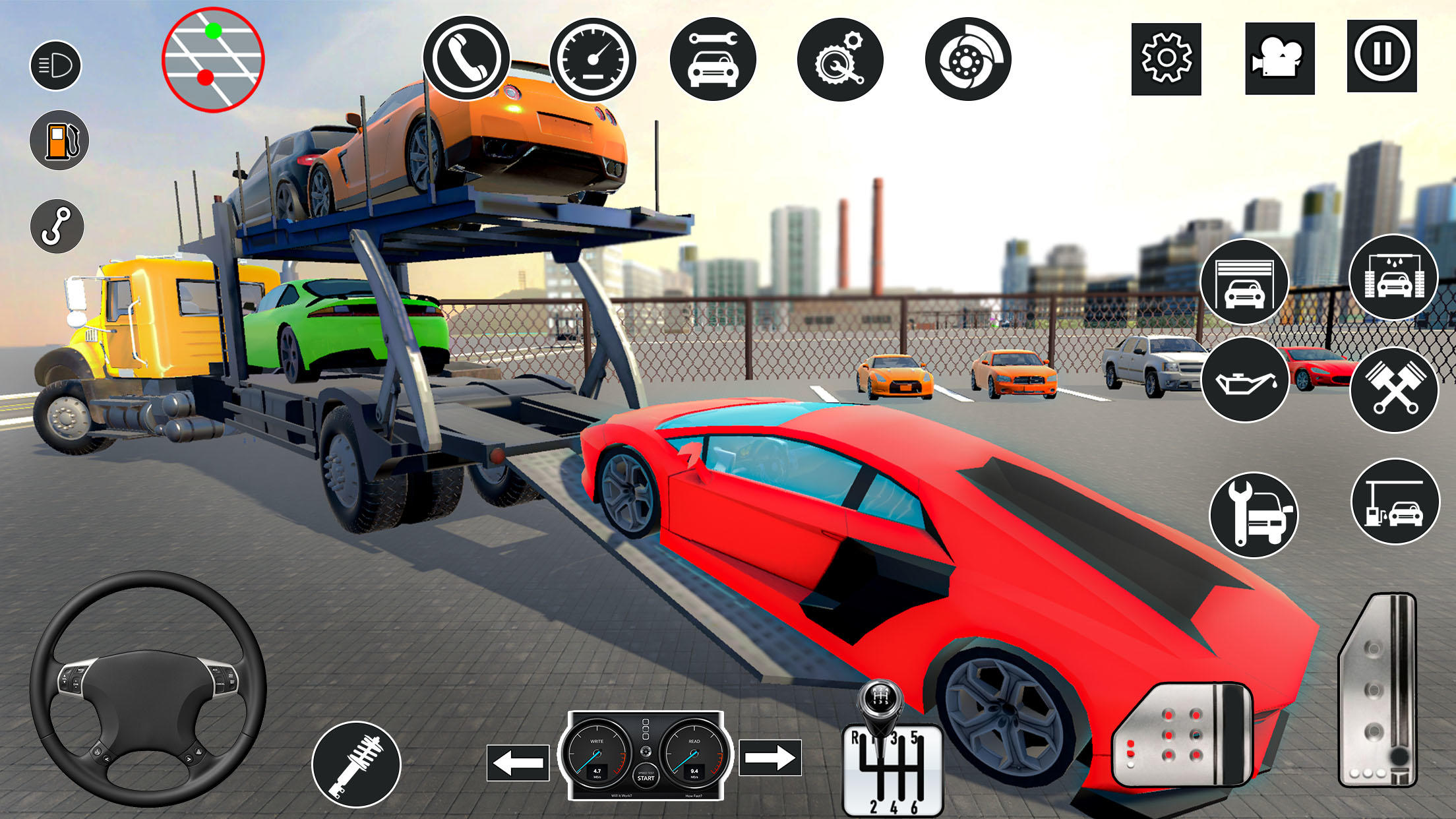Open the crossed pistons engine icon
The width and height of the screenshot is (1456, 819).
pos(1394,389)
